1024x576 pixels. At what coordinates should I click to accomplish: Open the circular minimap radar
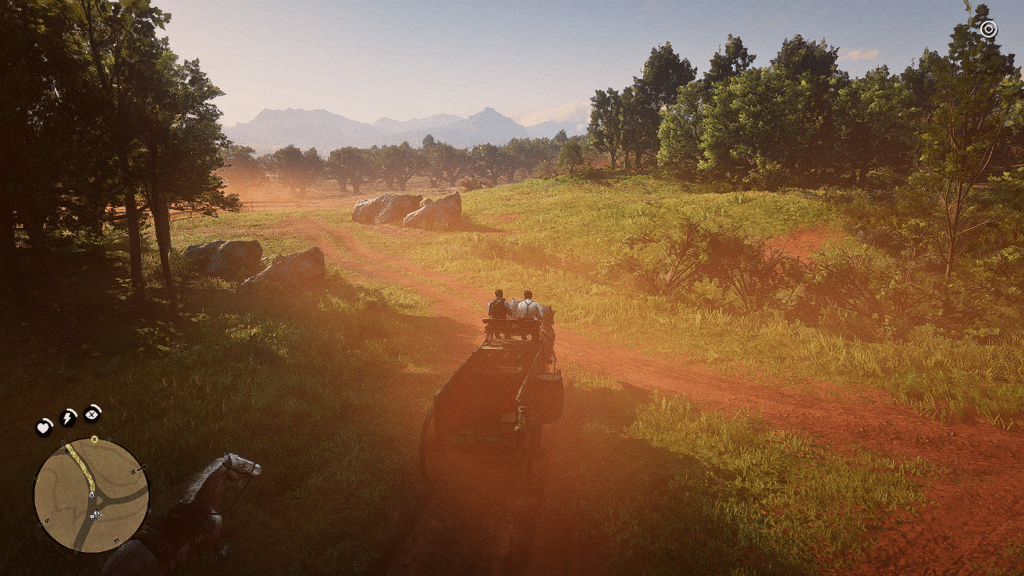click(x=91, y=495)
